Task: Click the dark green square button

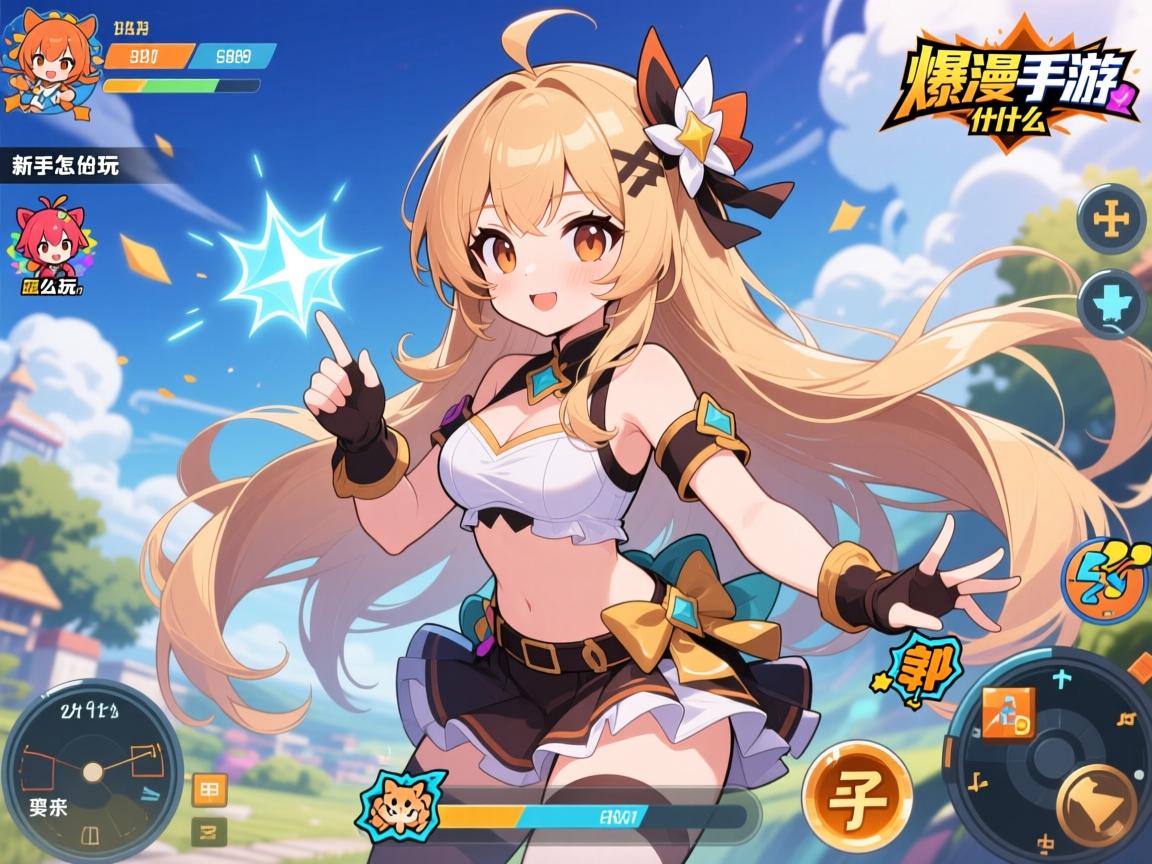Action: coord(210,830)
